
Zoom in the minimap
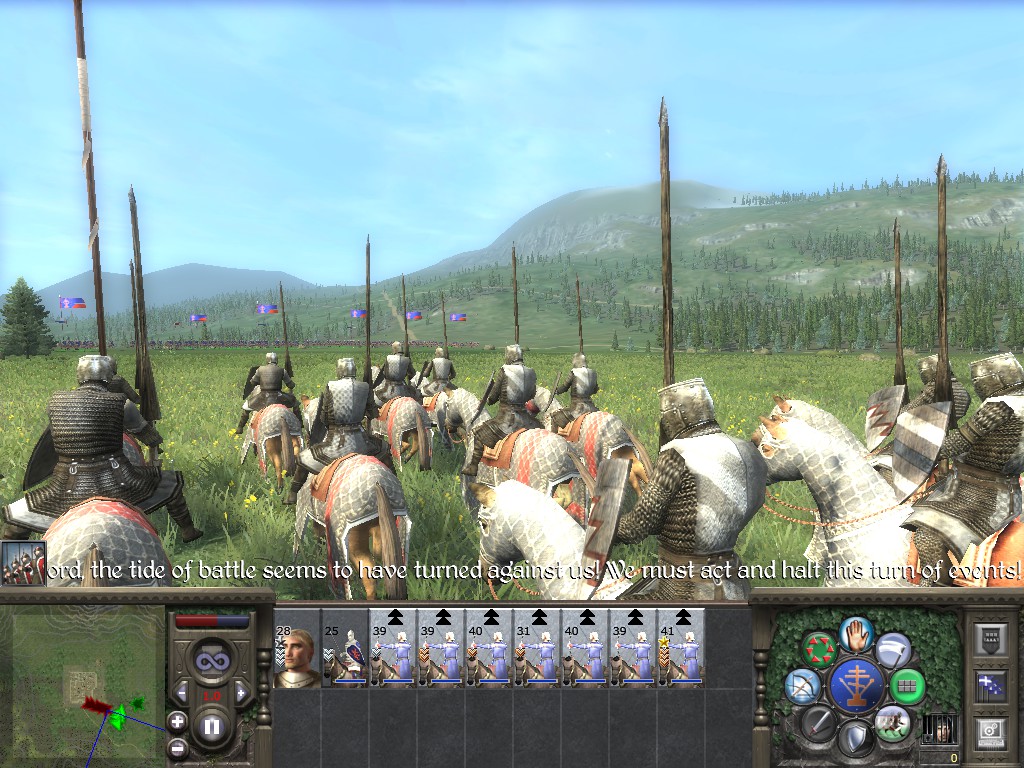177,720
